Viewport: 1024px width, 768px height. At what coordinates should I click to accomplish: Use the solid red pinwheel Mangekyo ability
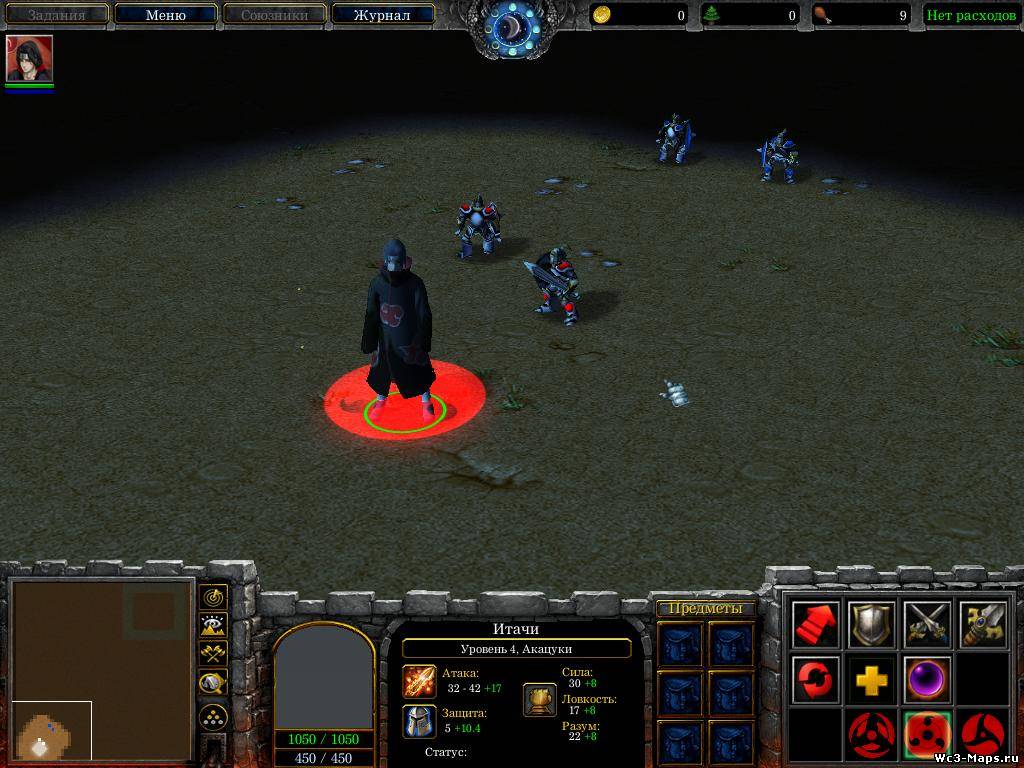coord(984,736)
